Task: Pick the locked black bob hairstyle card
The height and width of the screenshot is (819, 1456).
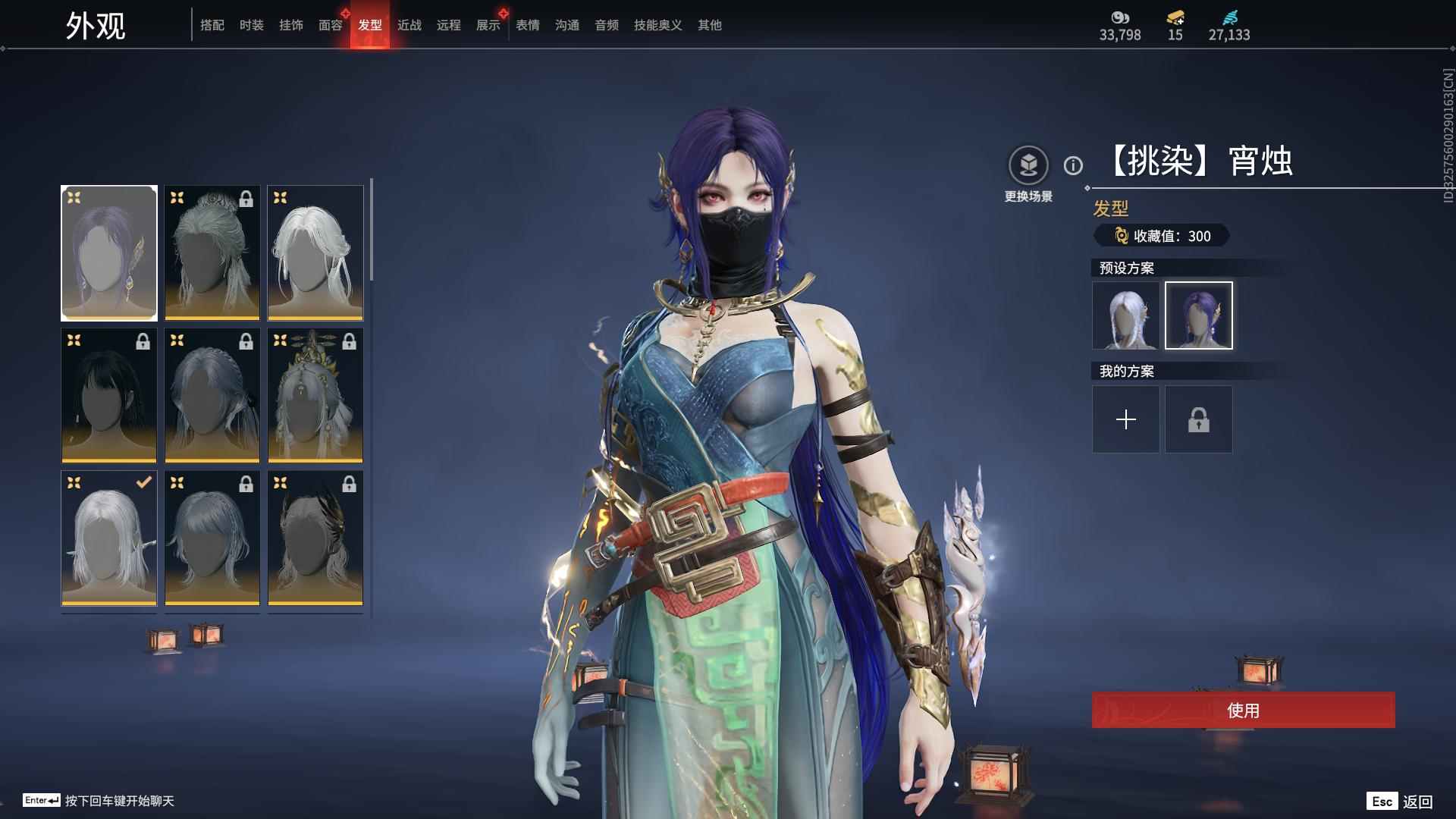Action: (109, 395)
